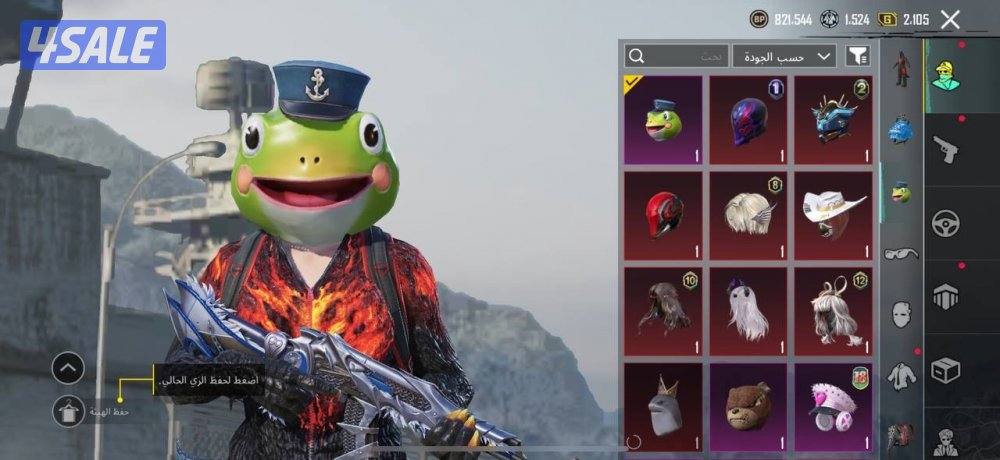Open the sort-by-quality dropdown
Image resolution: width=1000 pixels, height=460 pixels.
(x=784, y=56)
